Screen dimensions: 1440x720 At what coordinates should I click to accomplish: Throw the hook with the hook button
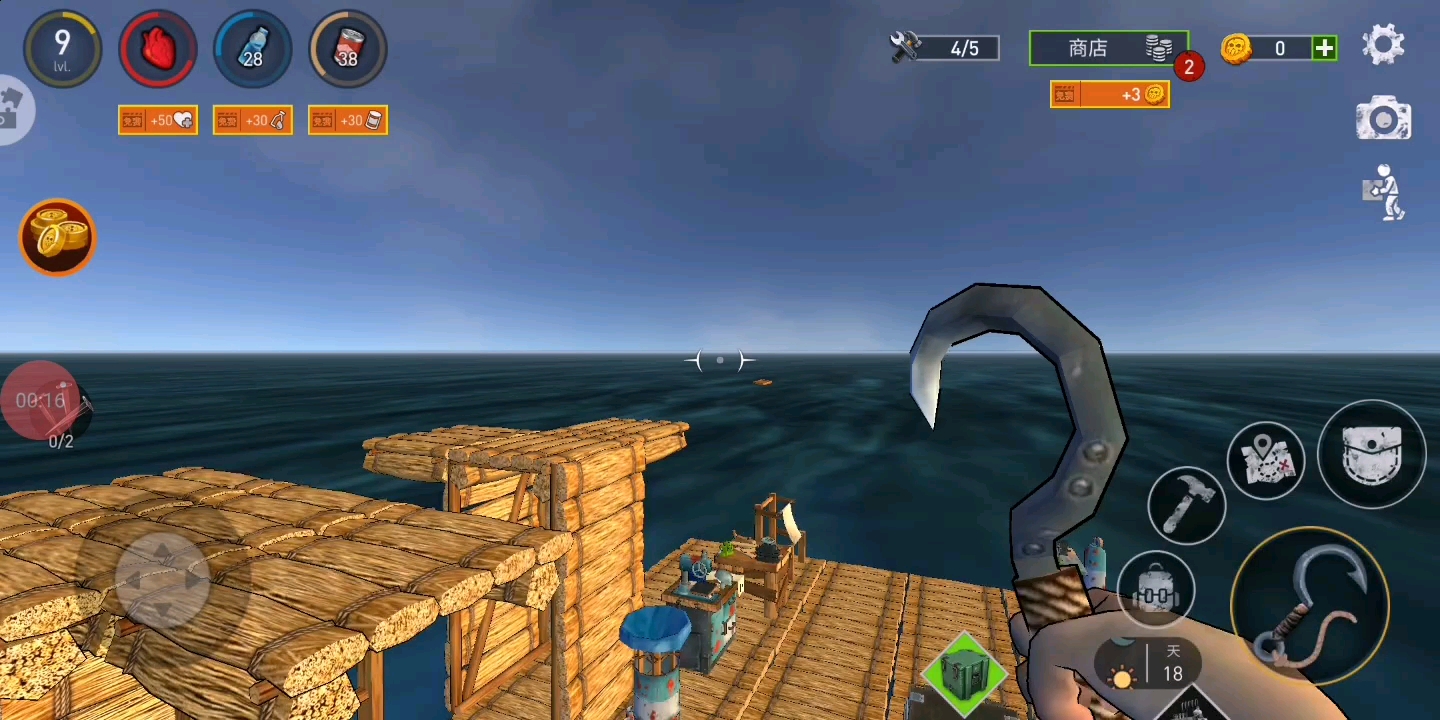[x=1310, y=606]
